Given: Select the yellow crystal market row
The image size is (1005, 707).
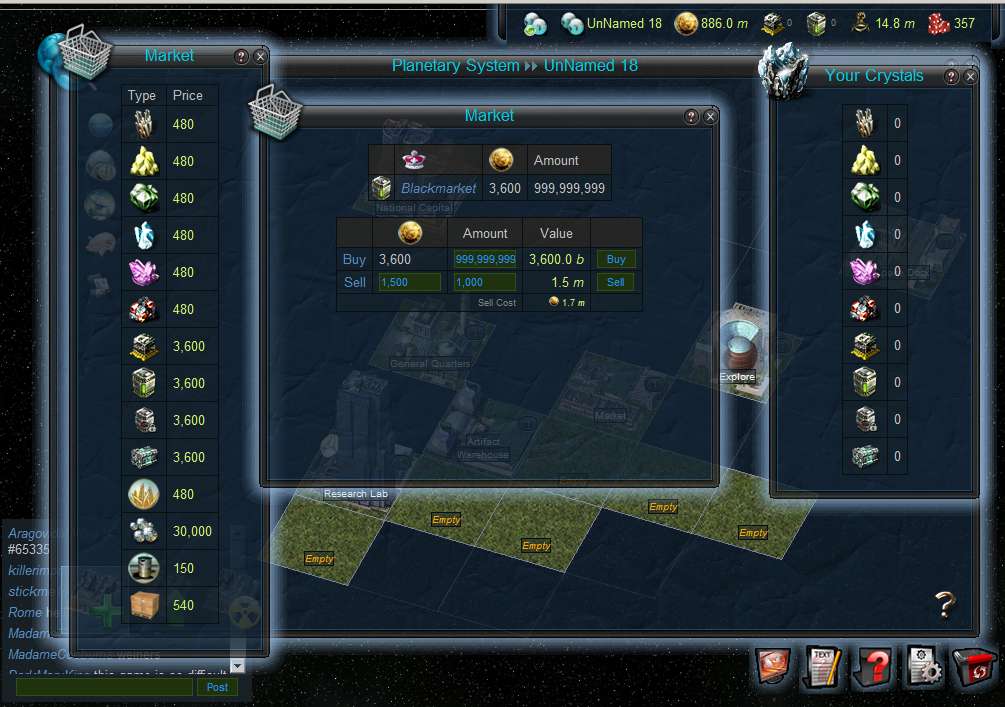Looking at the screenshot, I should tap(170, 161).
